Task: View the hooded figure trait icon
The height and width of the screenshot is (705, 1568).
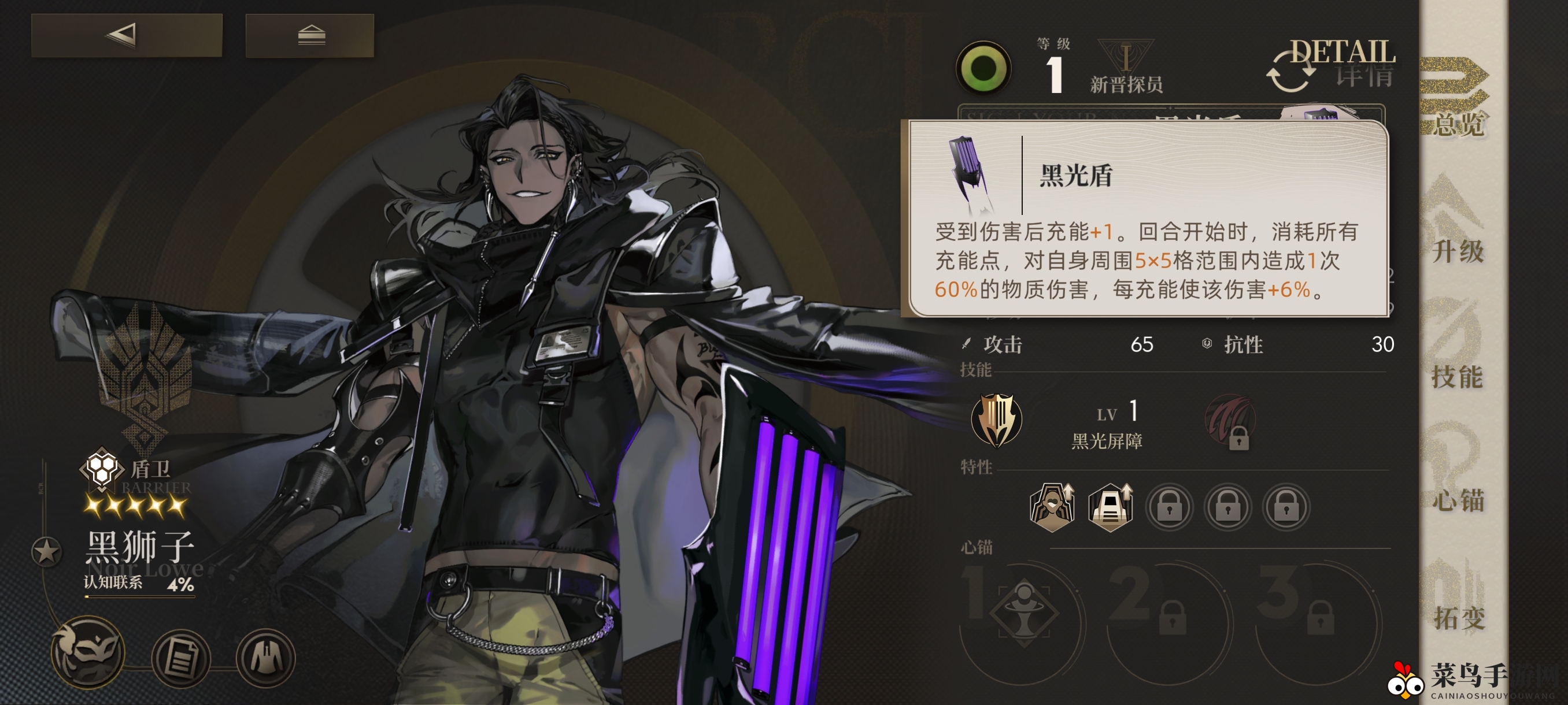Action: point(1052,507)
